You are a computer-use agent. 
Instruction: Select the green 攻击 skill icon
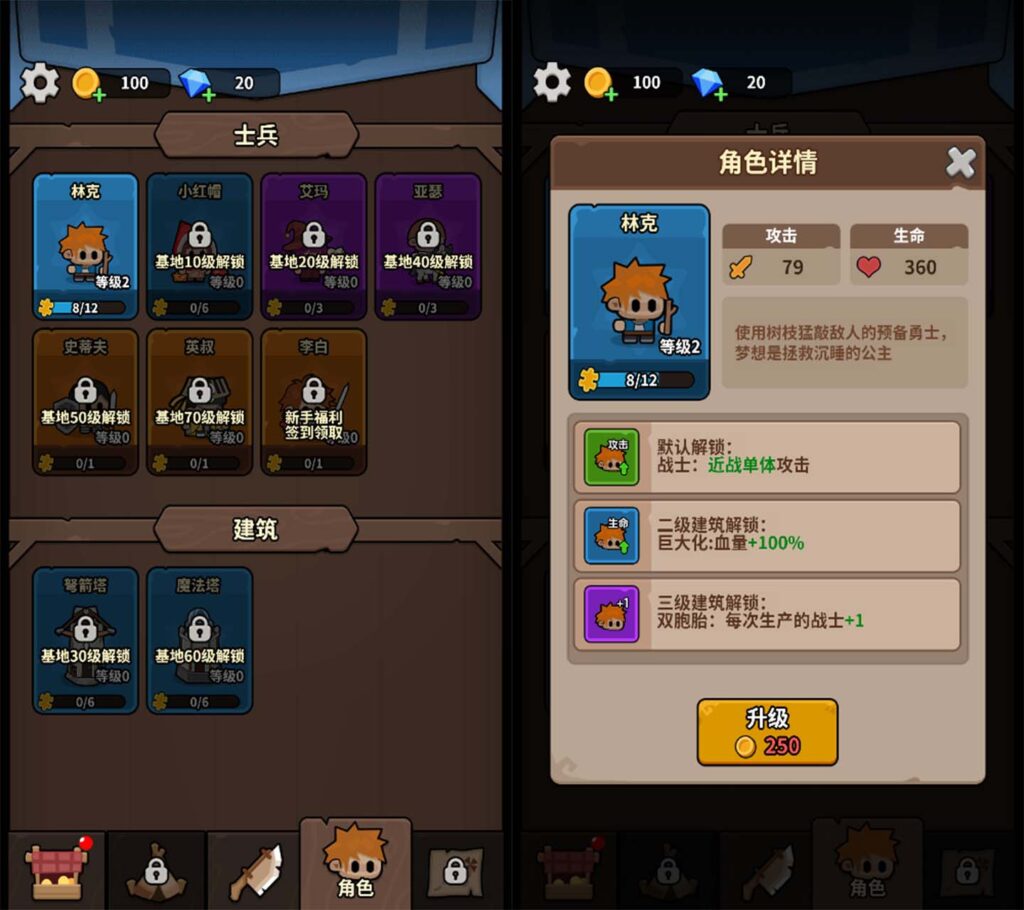tap(611, 457)
